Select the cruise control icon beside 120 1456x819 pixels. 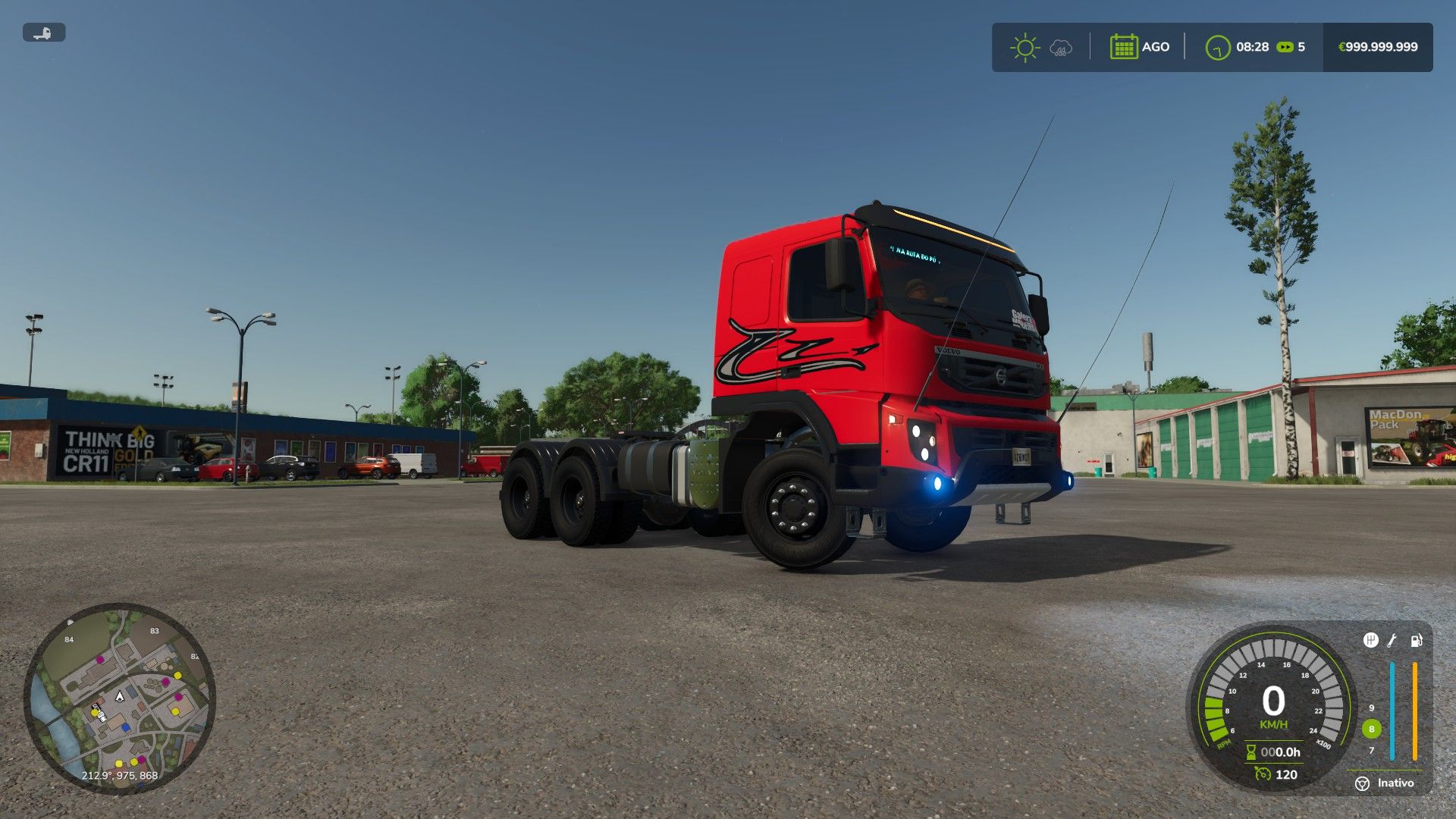click(1263, 774)
